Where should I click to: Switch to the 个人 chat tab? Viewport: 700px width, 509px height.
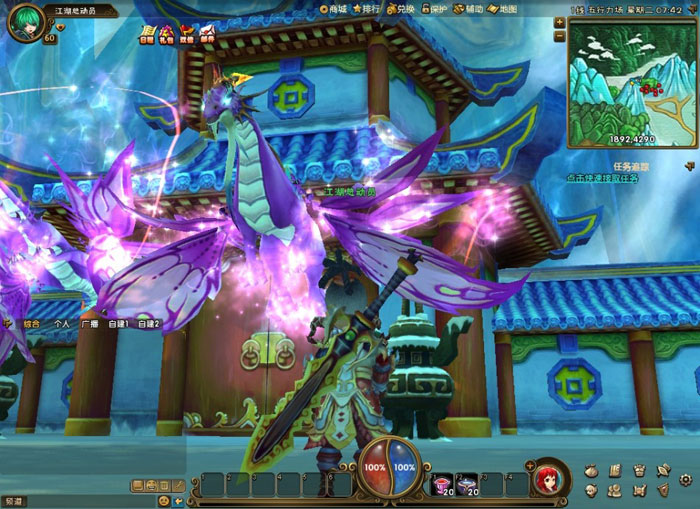pos(62,324)
